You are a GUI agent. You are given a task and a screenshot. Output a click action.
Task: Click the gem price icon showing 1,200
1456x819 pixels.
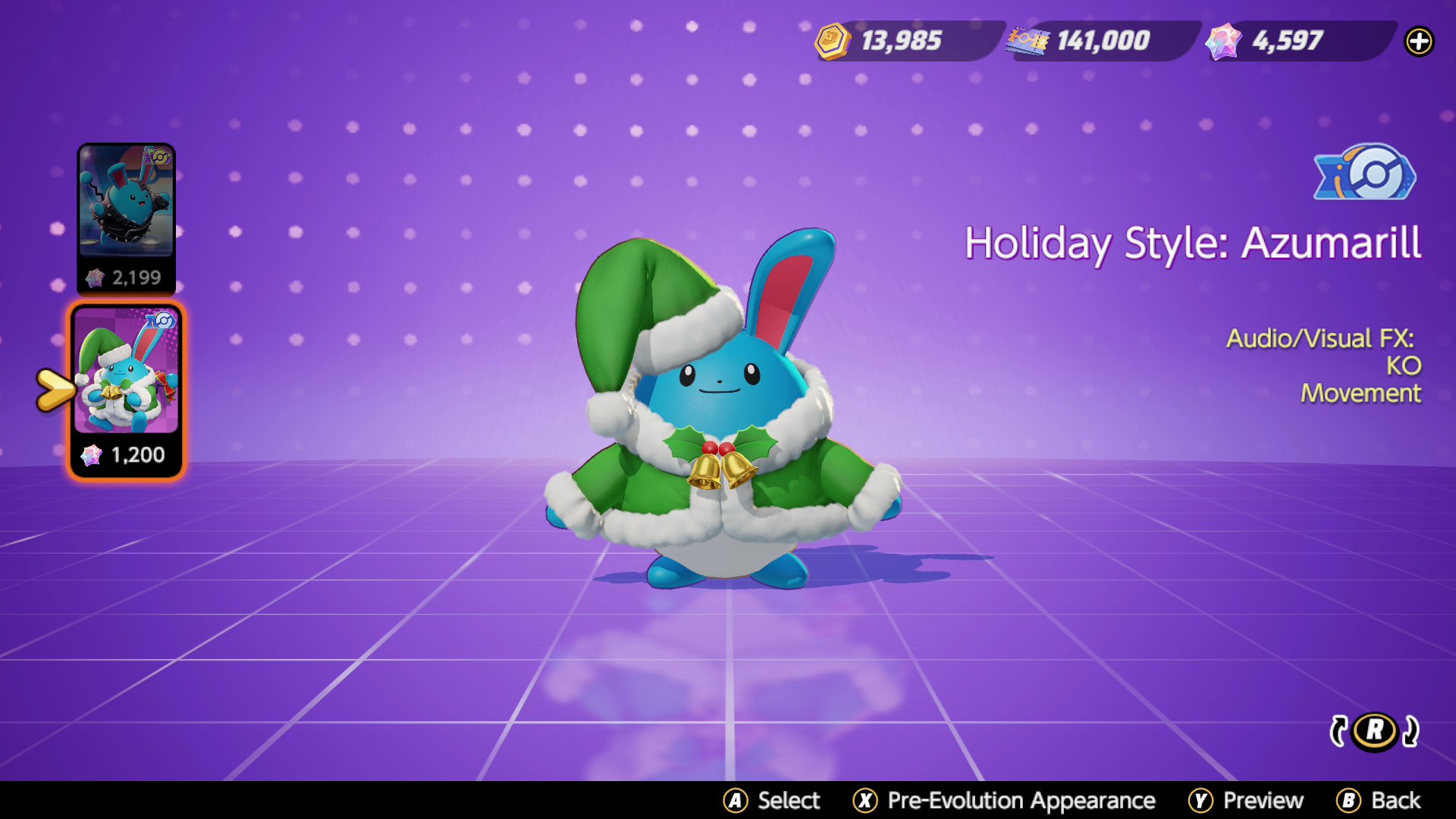coord(93,455)
